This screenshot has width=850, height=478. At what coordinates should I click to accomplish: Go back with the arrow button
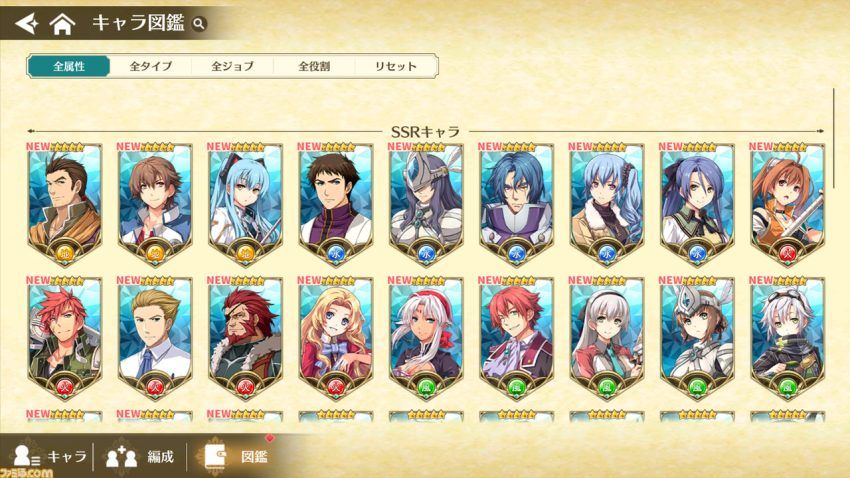click(x=26, y=22)
